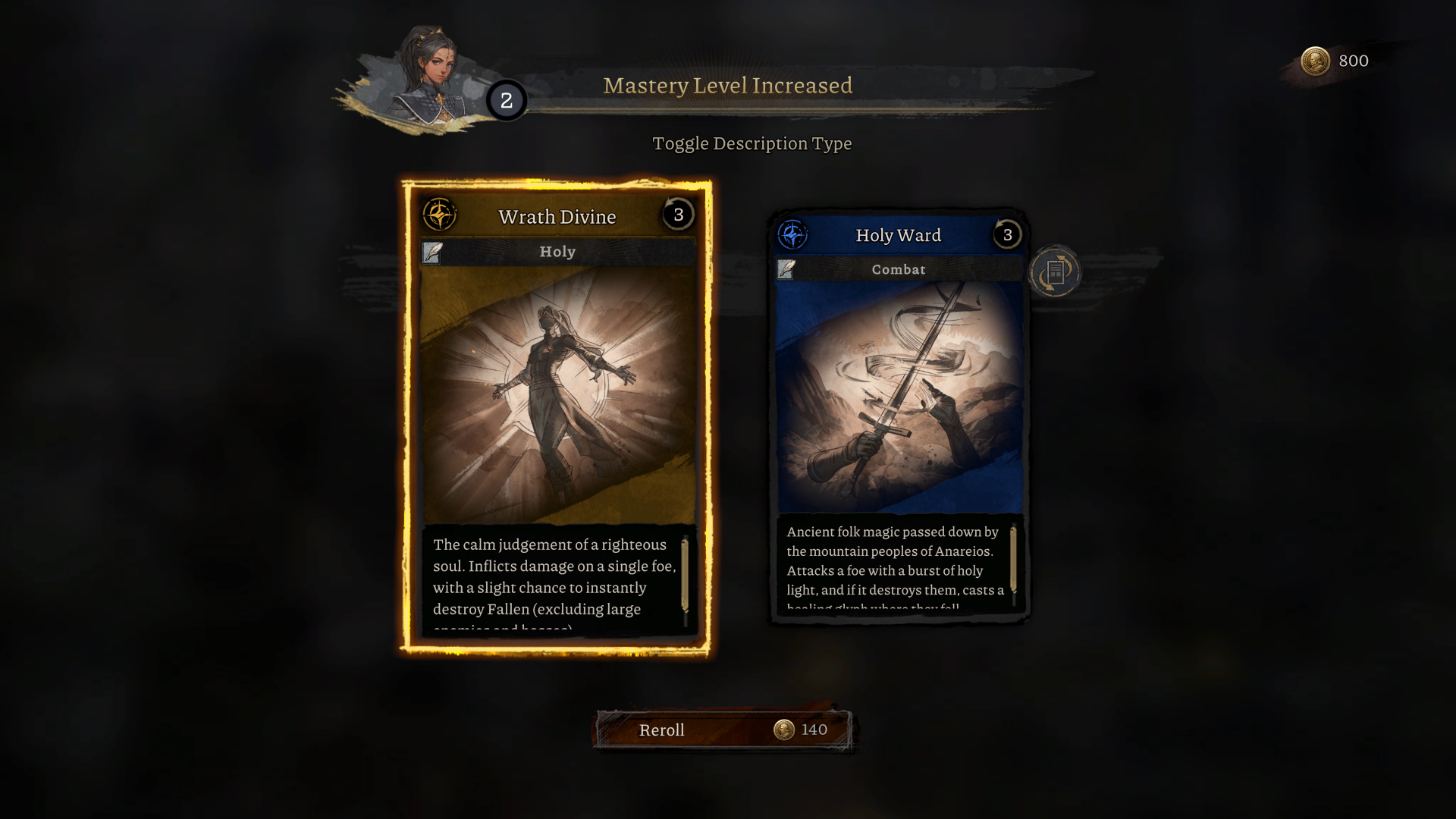Viewport: 1456px width, 819px height.
Task: Click the Holy Ward description scrollbar
Action: tap(1013, 560)
